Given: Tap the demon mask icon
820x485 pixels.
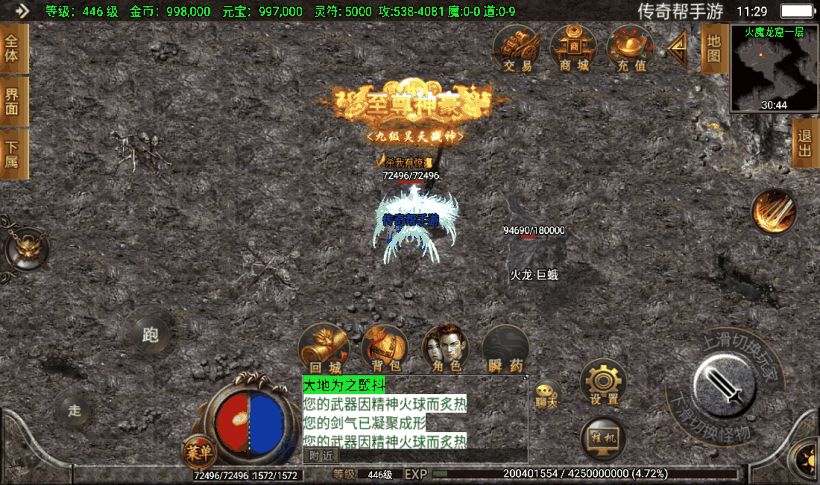Looking at the screenshot, I should pyautogui.click(x=27, y=246).
